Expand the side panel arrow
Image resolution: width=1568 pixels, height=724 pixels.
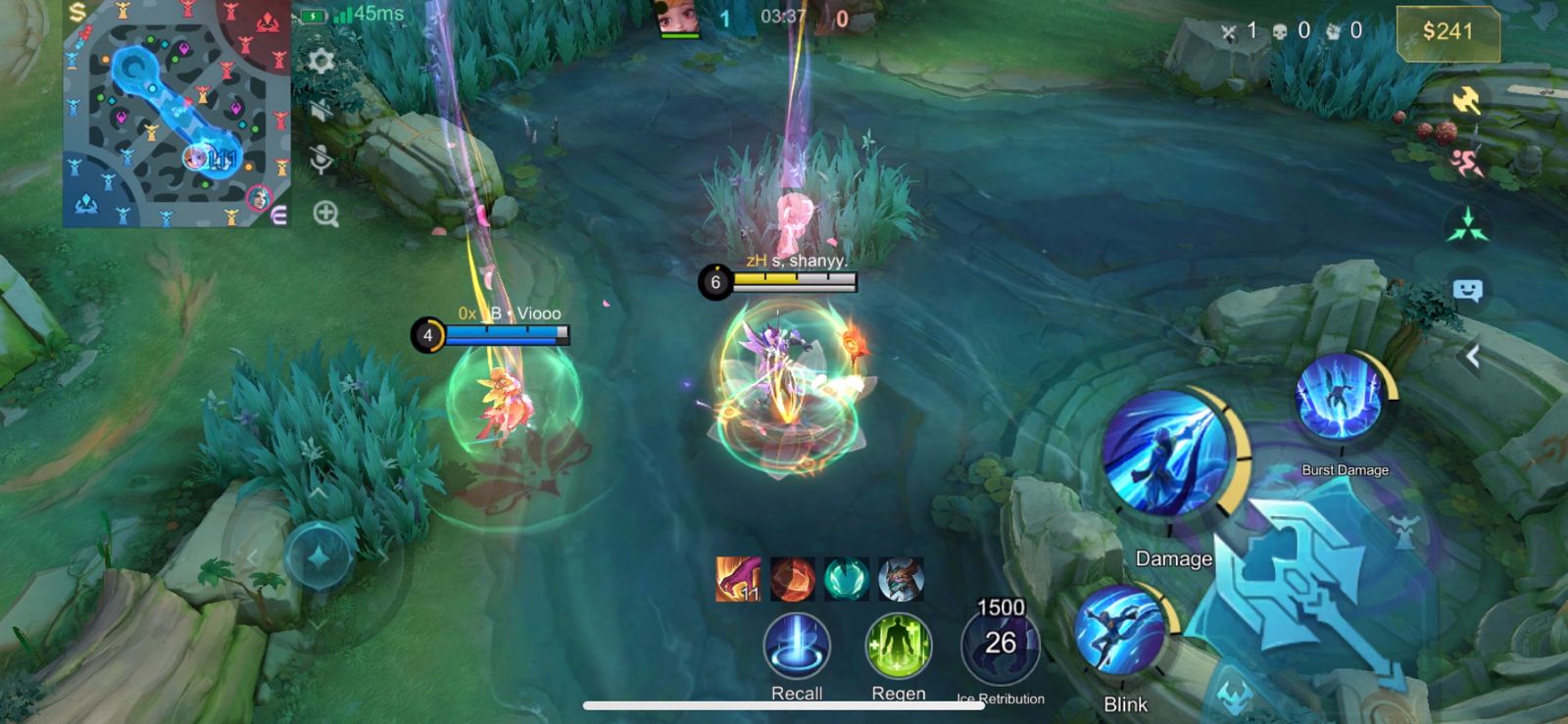(1472, 357)
